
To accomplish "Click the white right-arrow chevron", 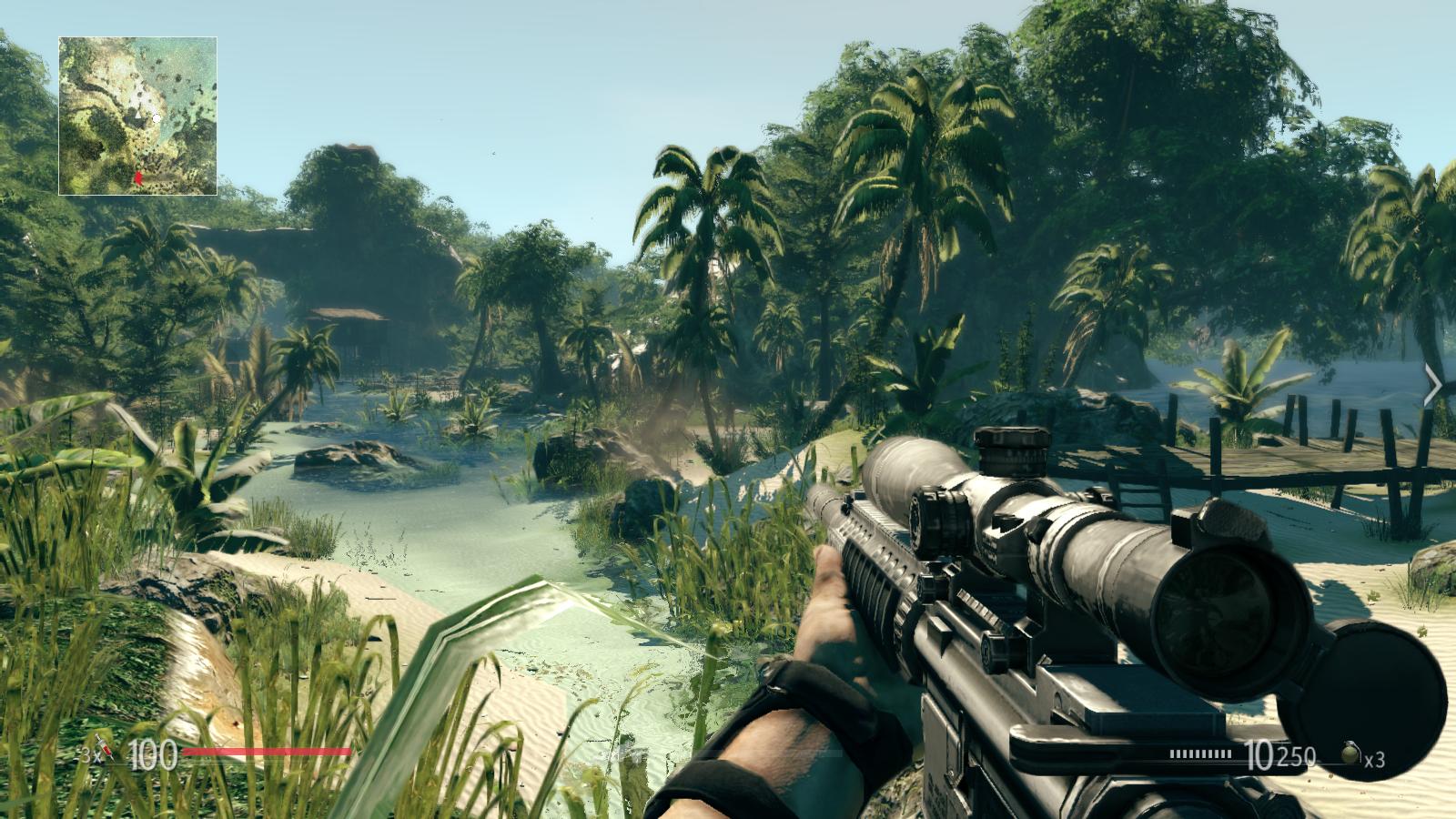I will coord(1433,386).
